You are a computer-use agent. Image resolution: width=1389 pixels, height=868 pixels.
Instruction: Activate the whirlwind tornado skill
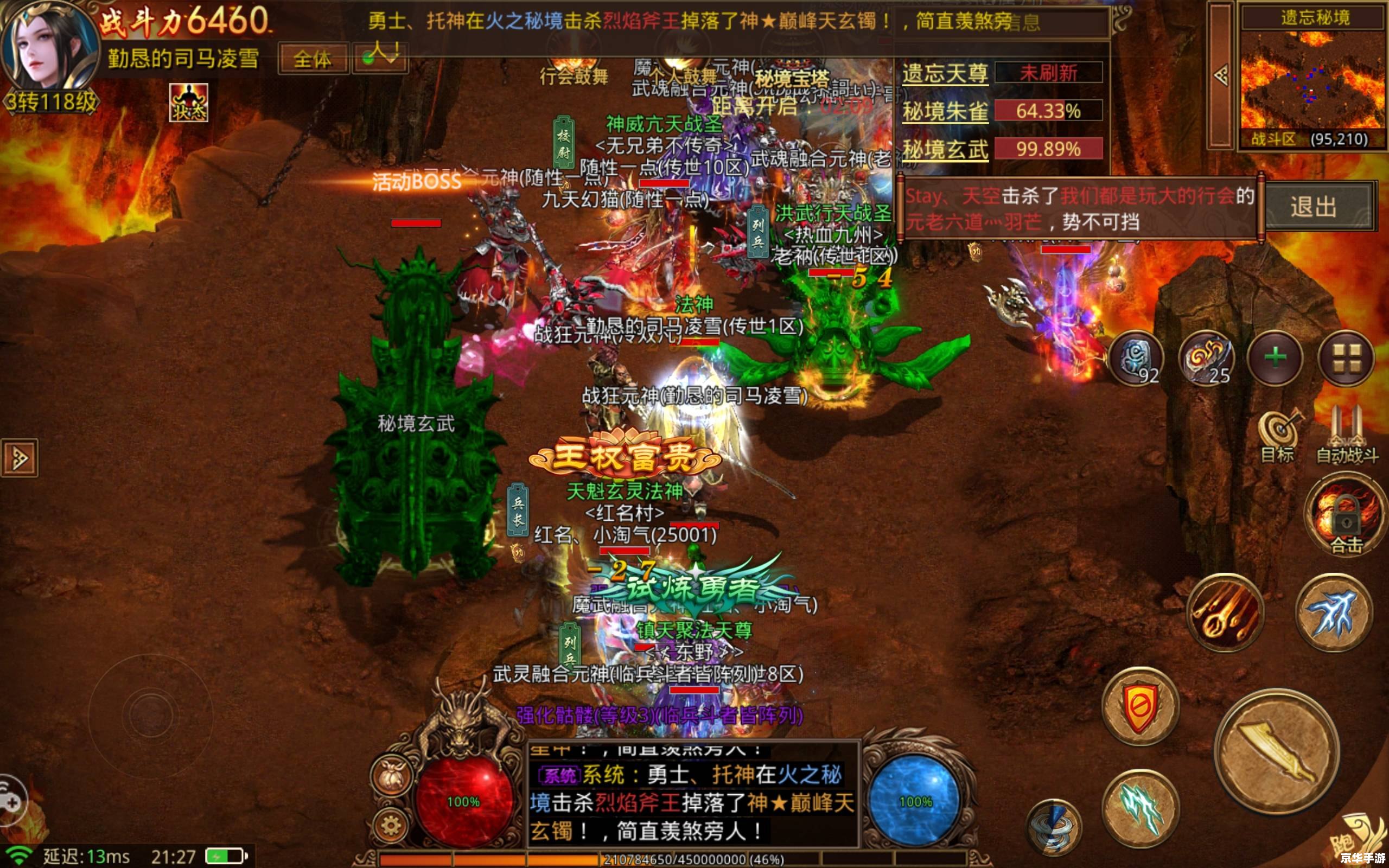coord(1054,828)
